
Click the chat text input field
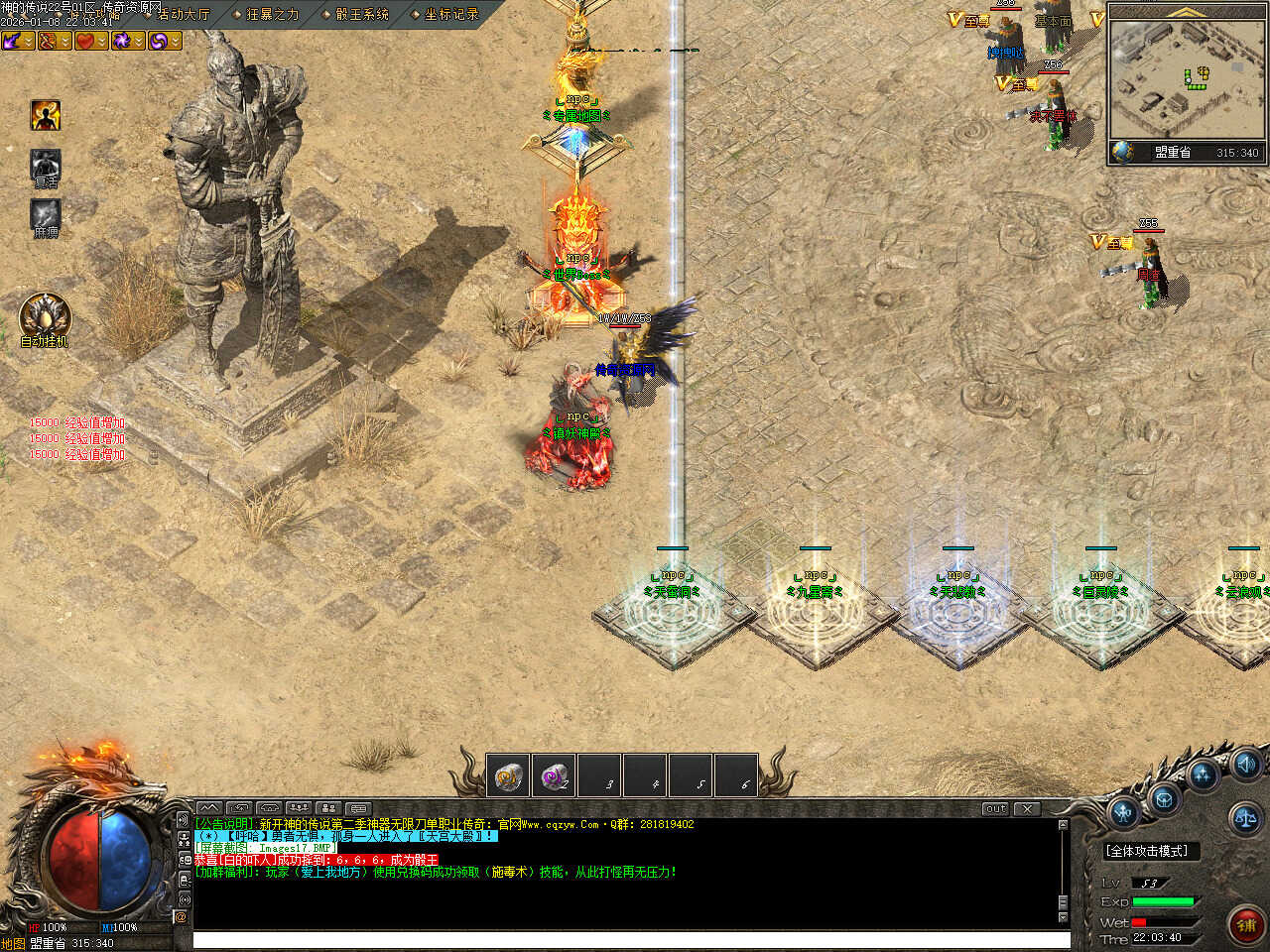point(631,939)
